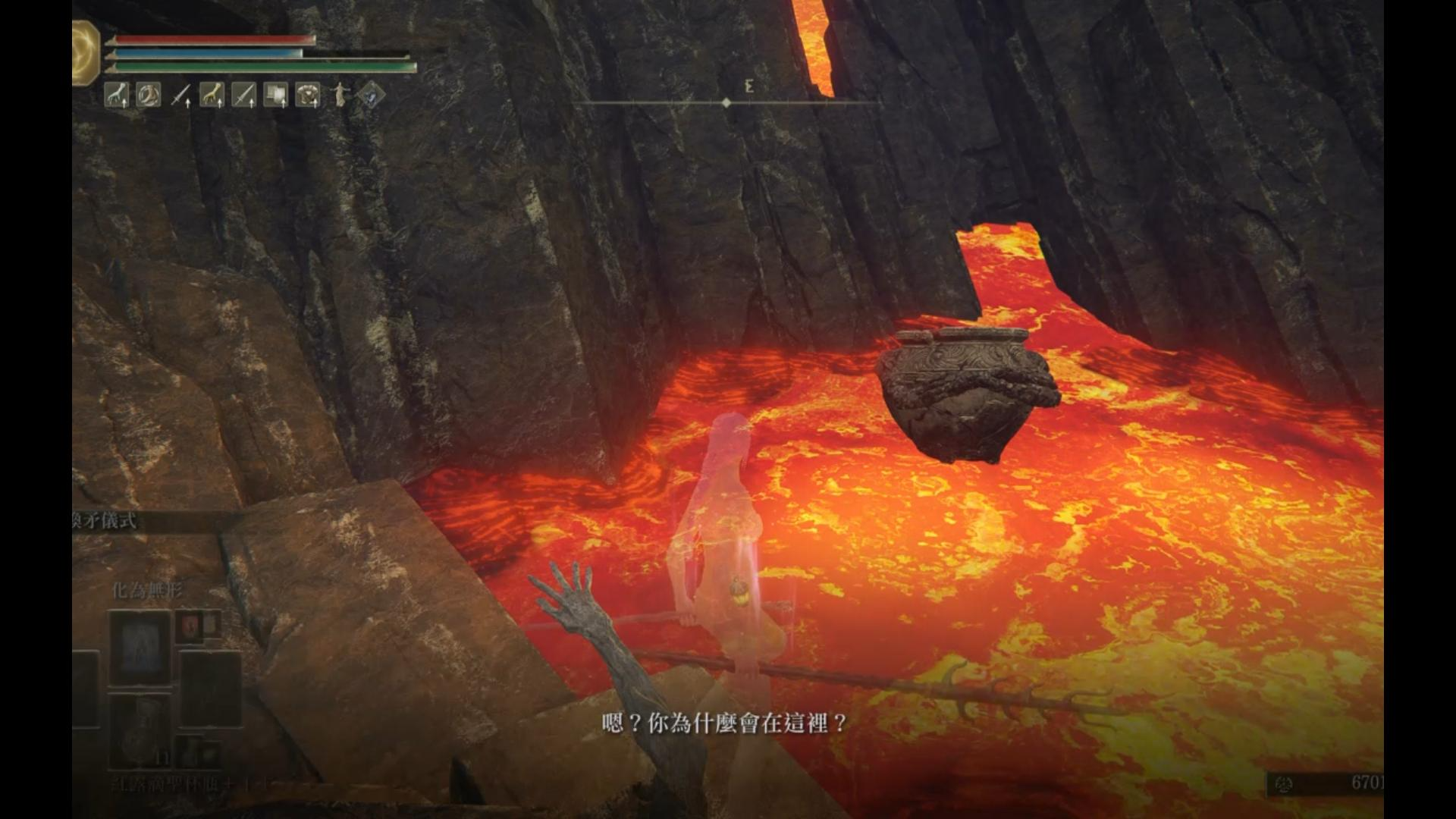The image size is (1456, 819).
Task: Click the chest armor buff icon
Action: 307,96
